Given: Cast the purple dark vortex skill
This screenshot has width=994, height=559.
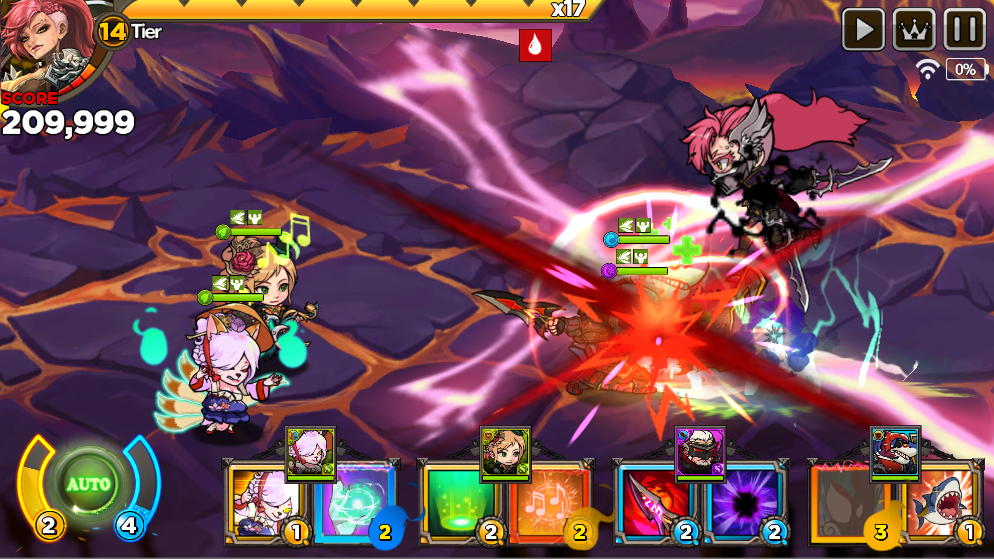Looking at the screenshot, I should (x=745, y=503).
